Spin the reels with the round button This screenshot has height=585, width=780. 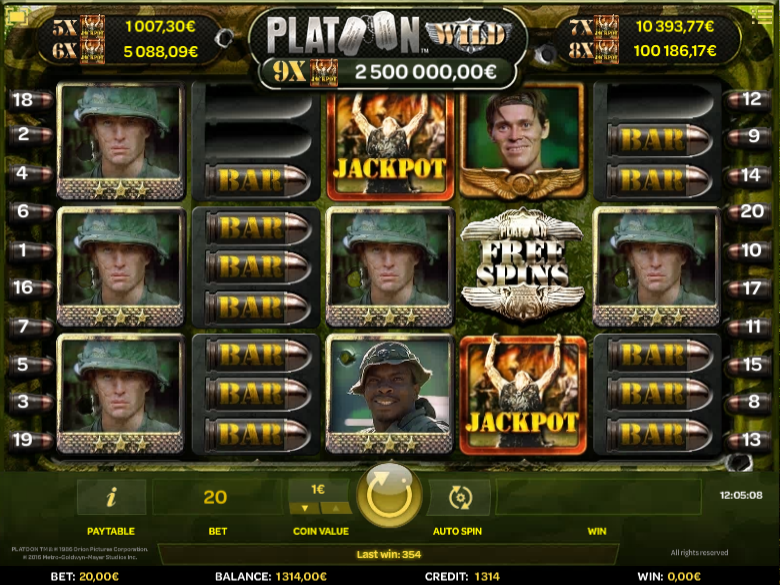tap(389, 494)
